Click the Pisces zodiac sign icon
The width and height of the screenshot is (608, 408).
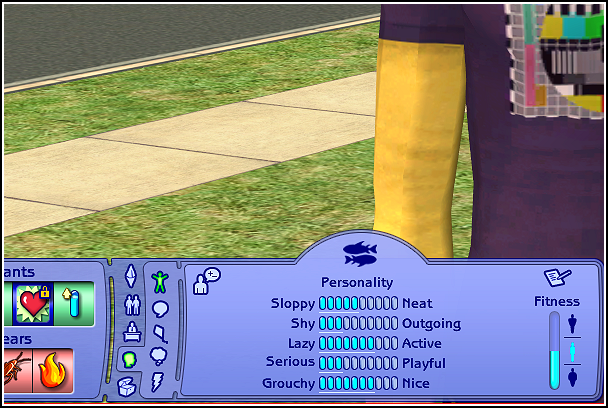click(x=360, y=252)
